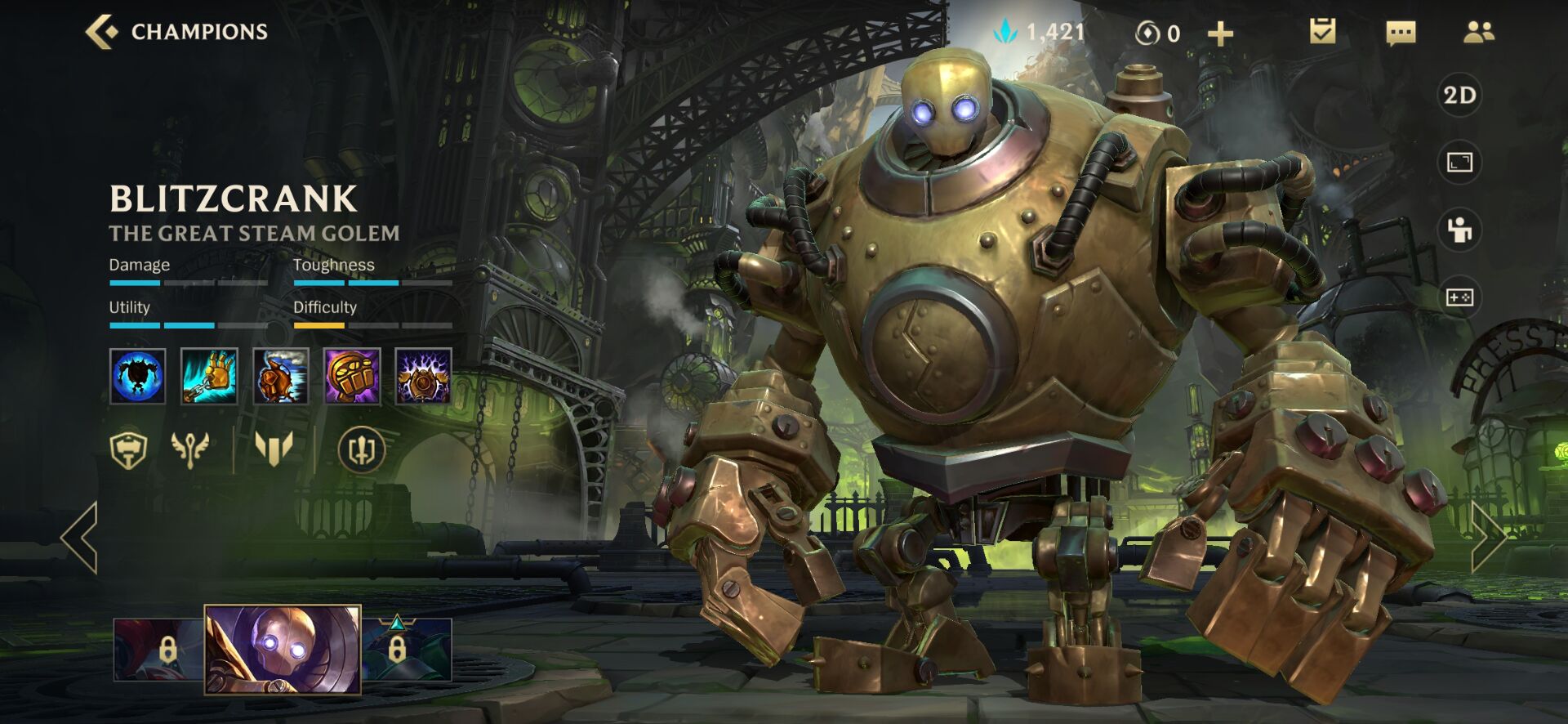View the Power Fist ability icon
This screenshot has height=724, width=1568.
352,376
